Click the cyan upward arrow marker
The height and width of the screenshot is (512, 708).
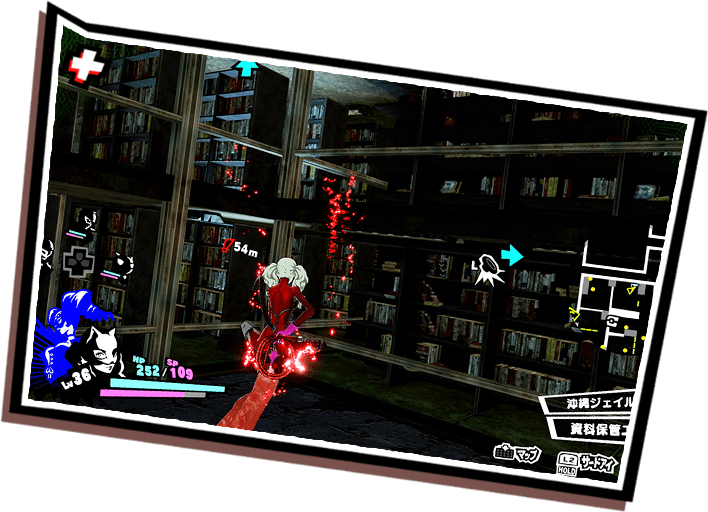(245, 68)
